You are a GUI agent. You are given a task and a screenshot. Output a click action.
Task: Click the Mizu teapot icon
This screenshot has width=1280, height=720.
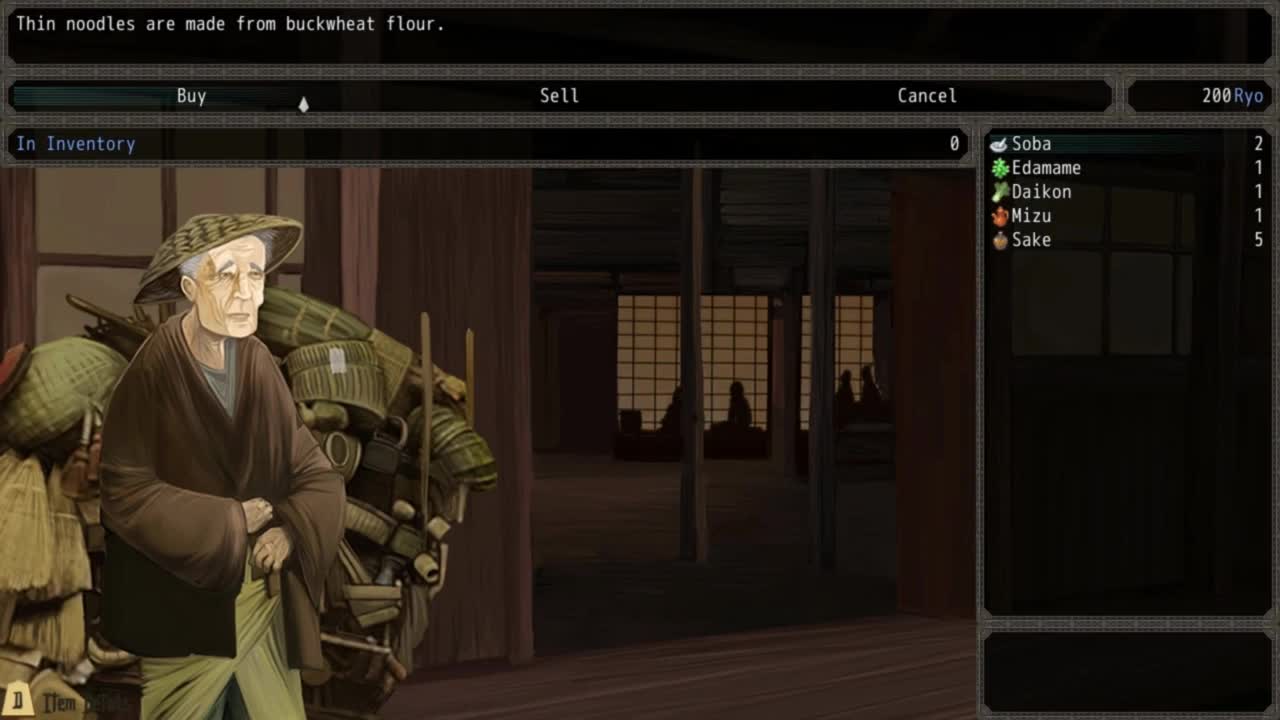pyautogui.click(x=997, y=216)
